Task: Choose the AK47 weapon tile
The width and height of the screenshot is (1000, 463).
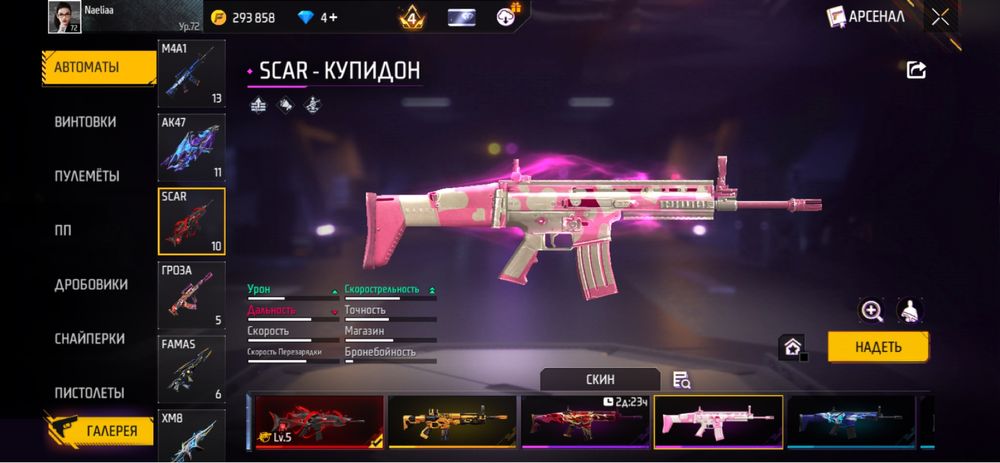Action: coord(192,148)
